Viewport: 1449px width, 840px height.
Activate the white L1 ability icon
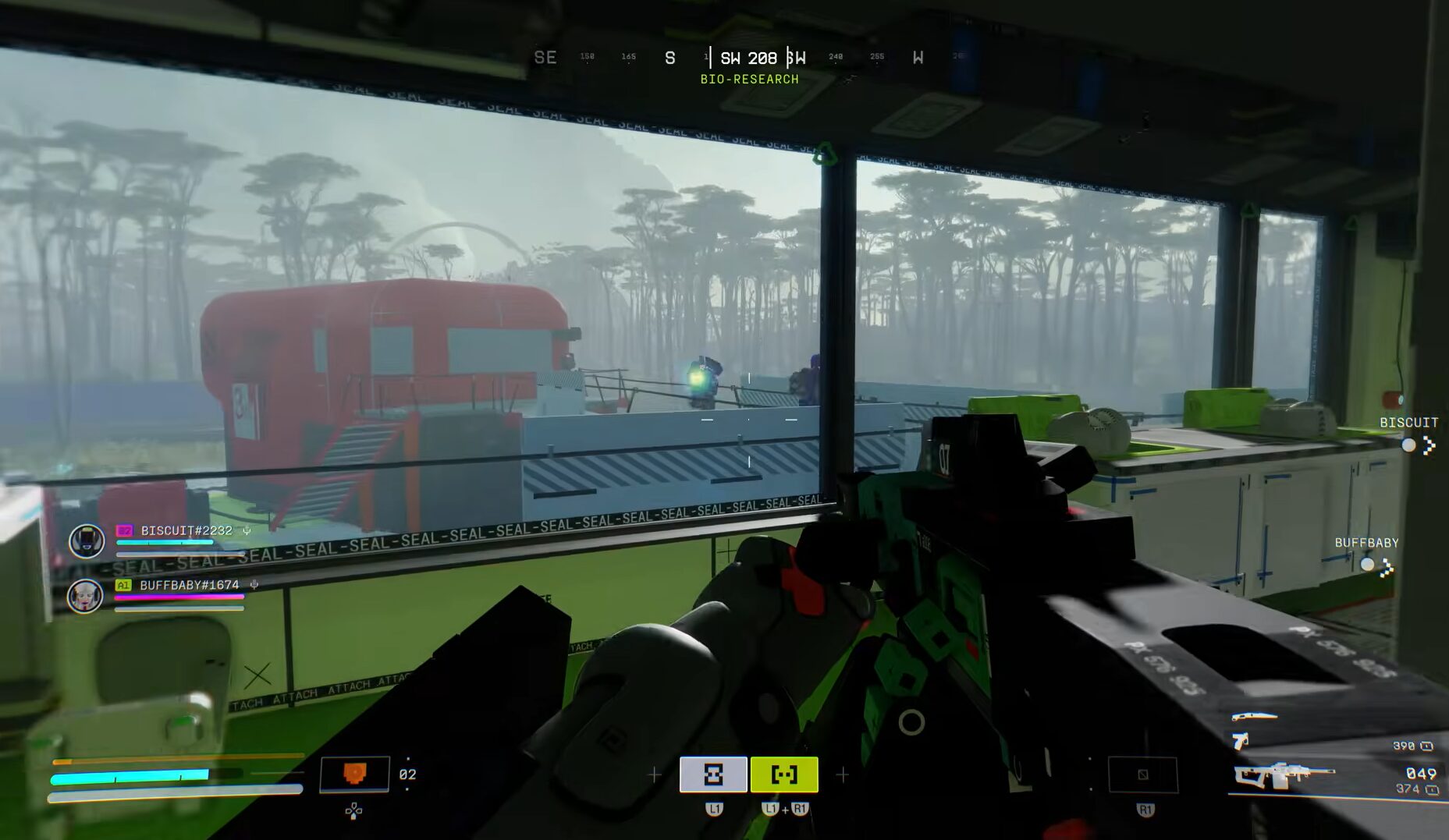(x=713, y=774)
